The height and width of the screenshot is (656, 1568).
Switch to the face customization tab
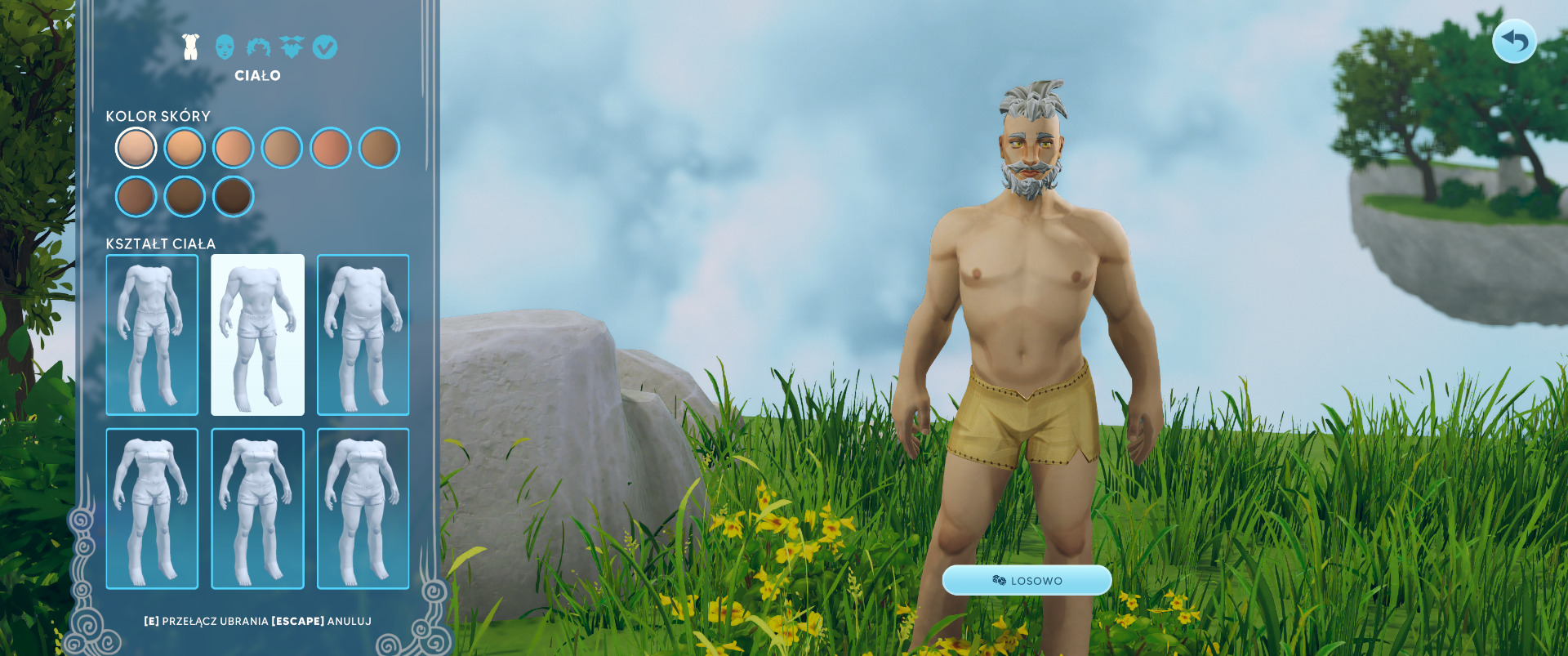point(225,47)
